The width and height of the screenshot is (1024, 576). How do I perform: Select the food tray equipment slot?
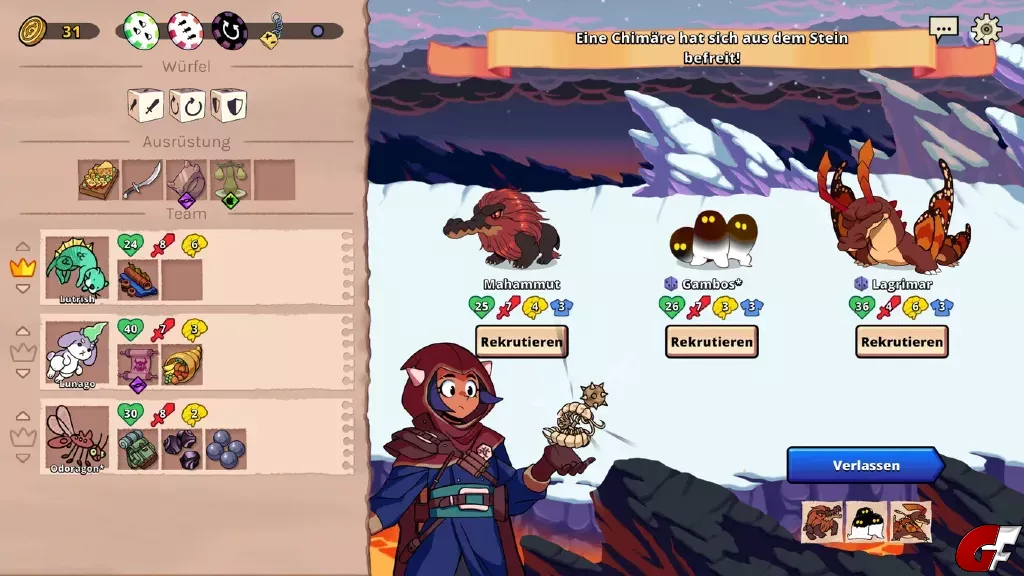pyautogui.click(x=99, y=180)
